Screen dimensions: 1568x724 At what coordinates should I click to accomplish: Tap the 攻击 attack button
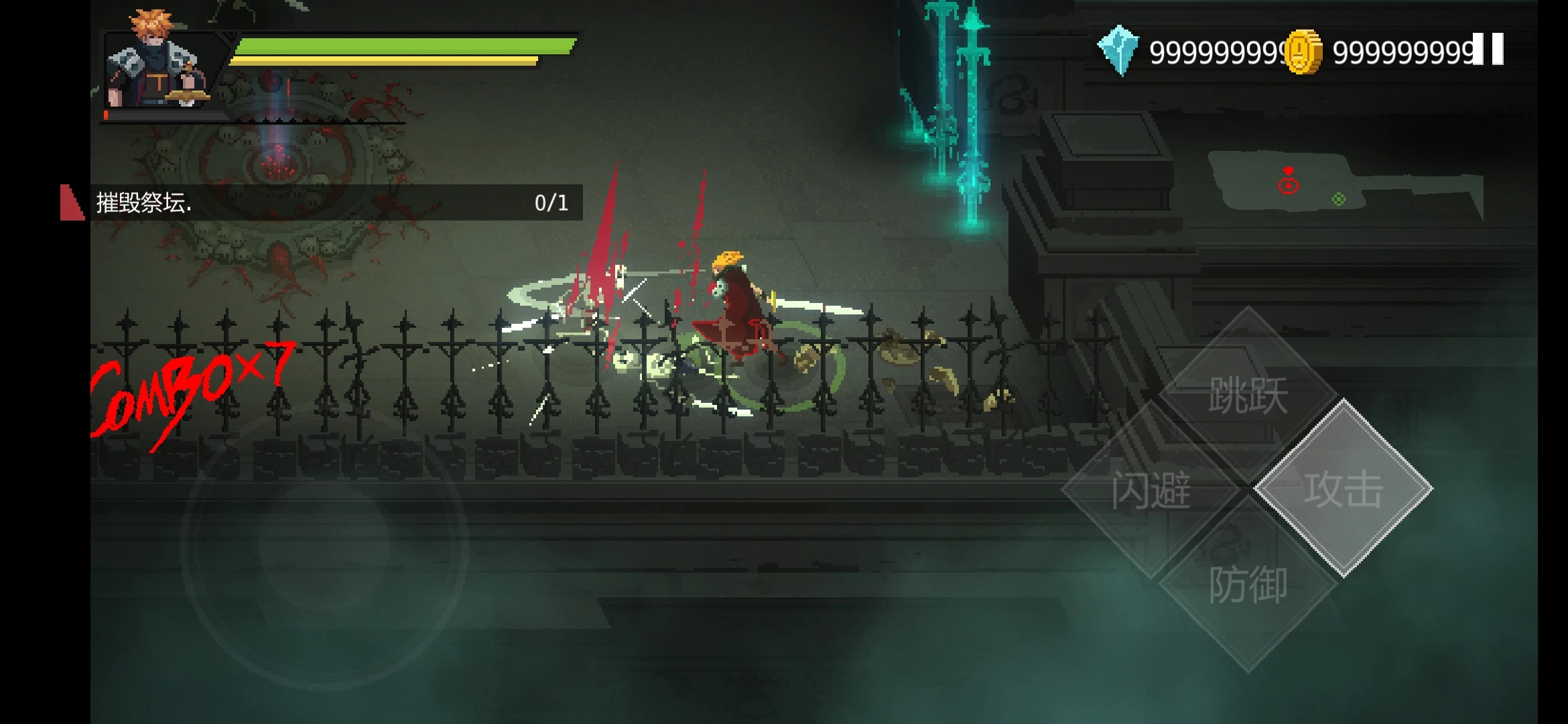[x=1343, y=488]
